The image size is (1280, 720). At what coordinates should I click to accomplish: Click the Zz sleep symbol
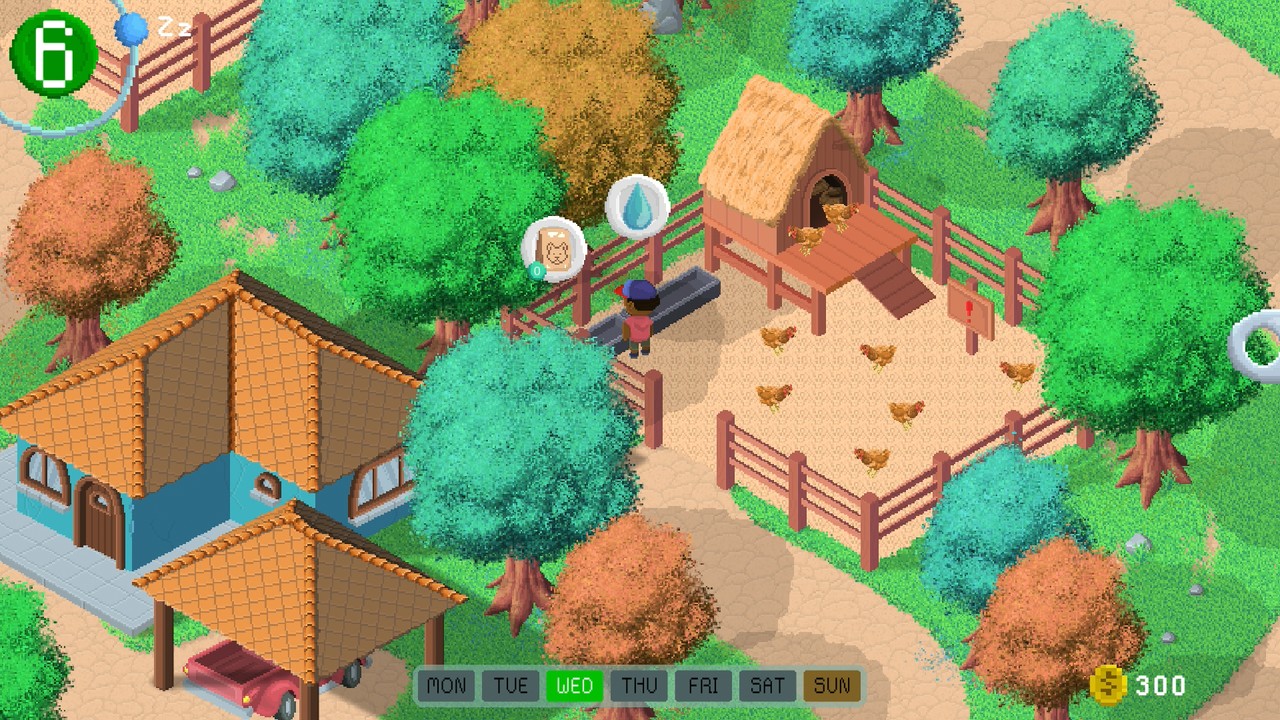176,29
